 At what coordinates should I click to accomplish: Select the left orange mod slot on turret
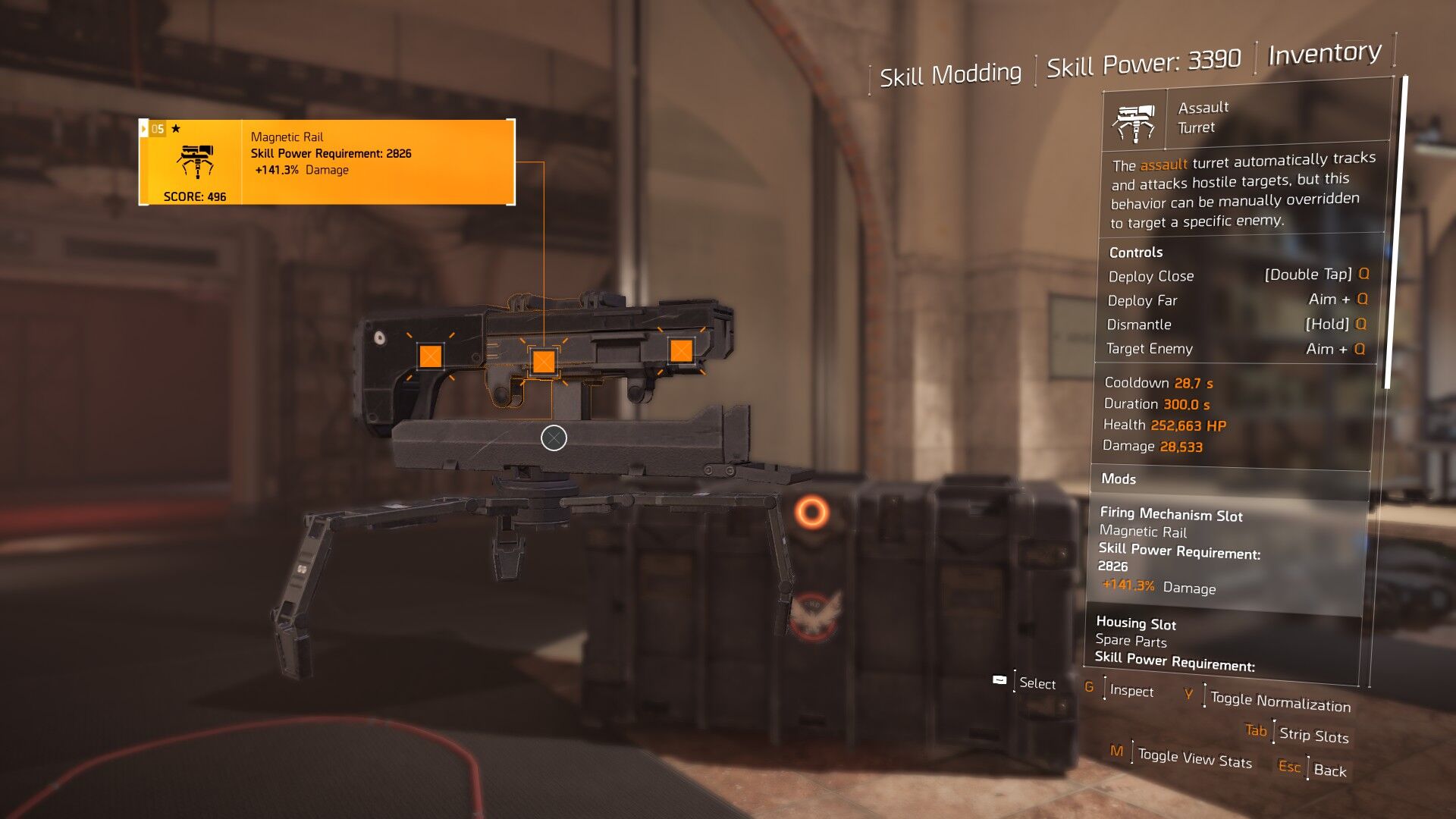click(x=430, y=356)
